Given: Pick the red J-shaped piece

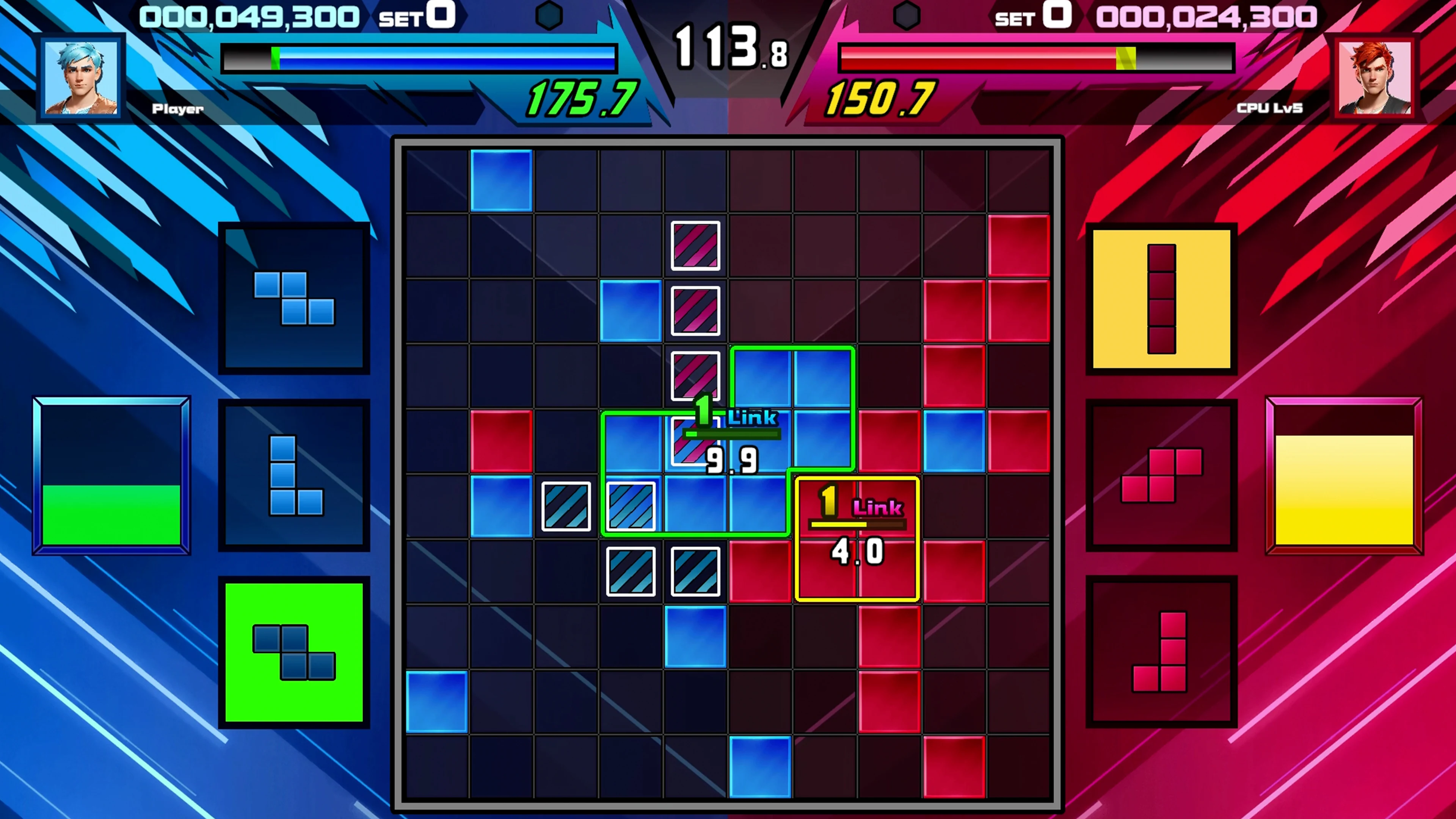Looking at the screenshot, I should click(x=1161, y=651).
